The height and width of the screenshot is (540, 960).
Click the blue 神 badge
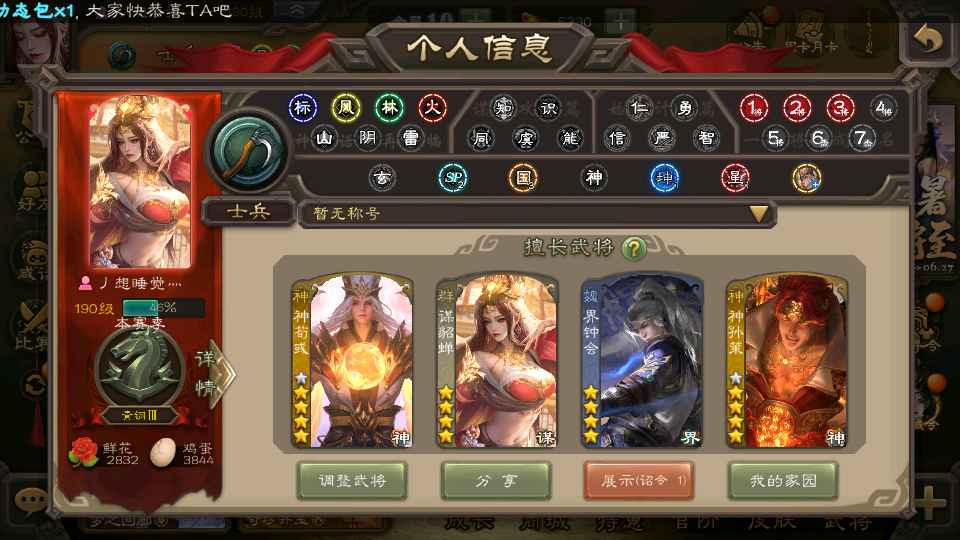664,178
